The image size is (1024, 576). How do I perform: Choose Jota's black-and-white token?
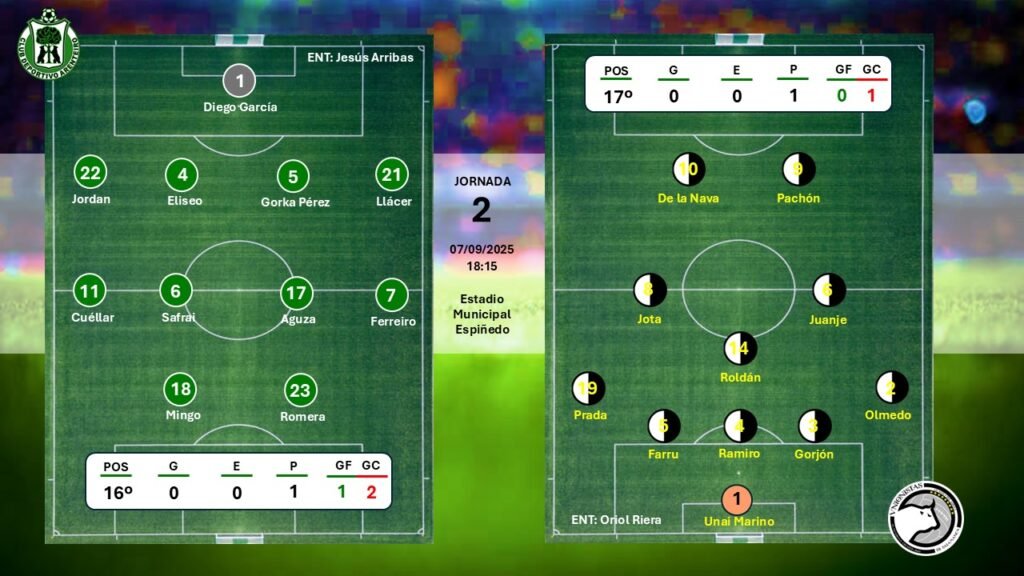650,291
